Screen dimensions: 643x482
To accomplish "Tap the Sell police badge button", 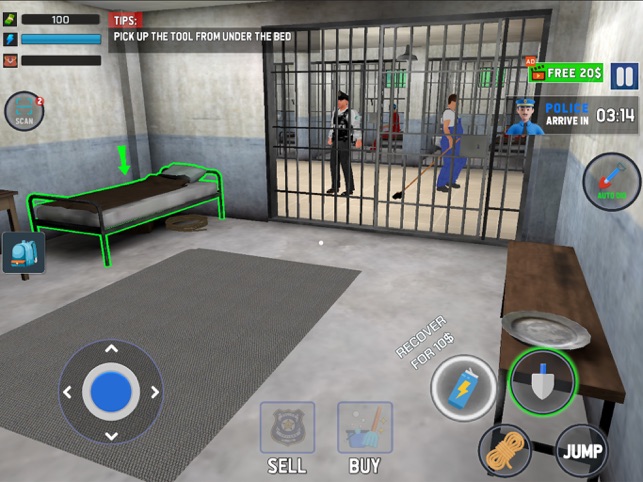I will point(287,428).
